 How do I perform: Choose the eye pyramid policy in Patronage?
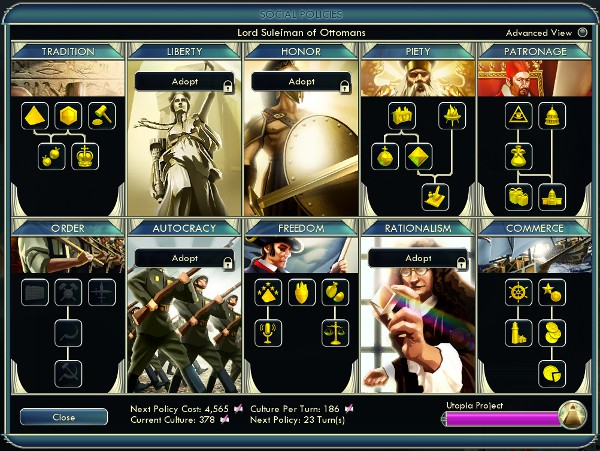pyautogui.click(x=519, y=116)
